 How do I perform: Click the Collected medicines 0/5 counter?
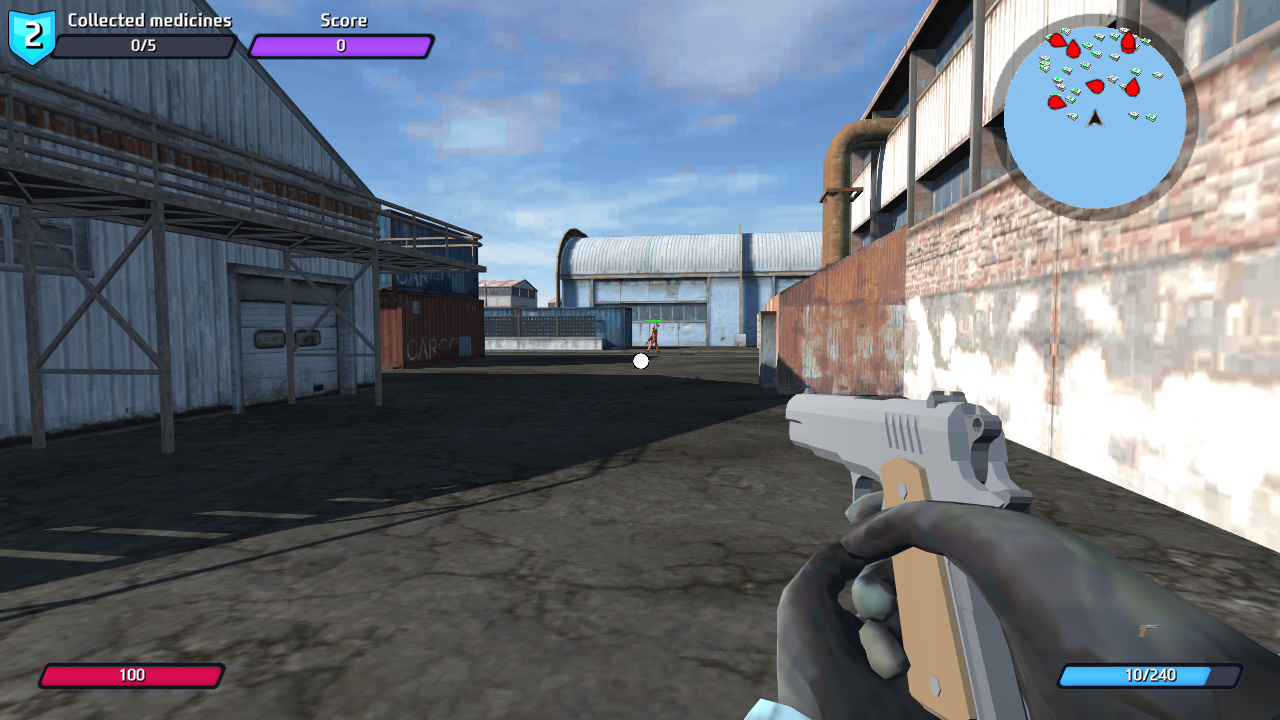tap(146, 44)
